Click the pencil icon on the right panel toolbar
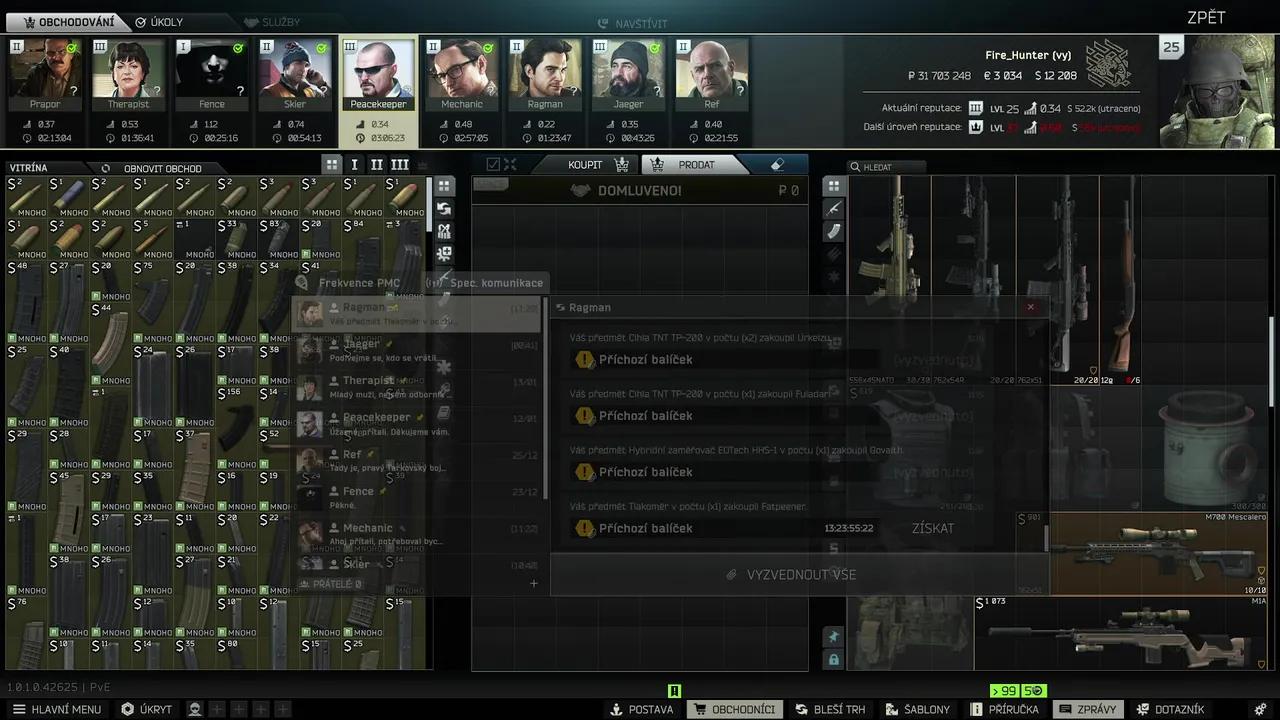This screenshot has height=720, width=1280. click(x=834, y=209)
